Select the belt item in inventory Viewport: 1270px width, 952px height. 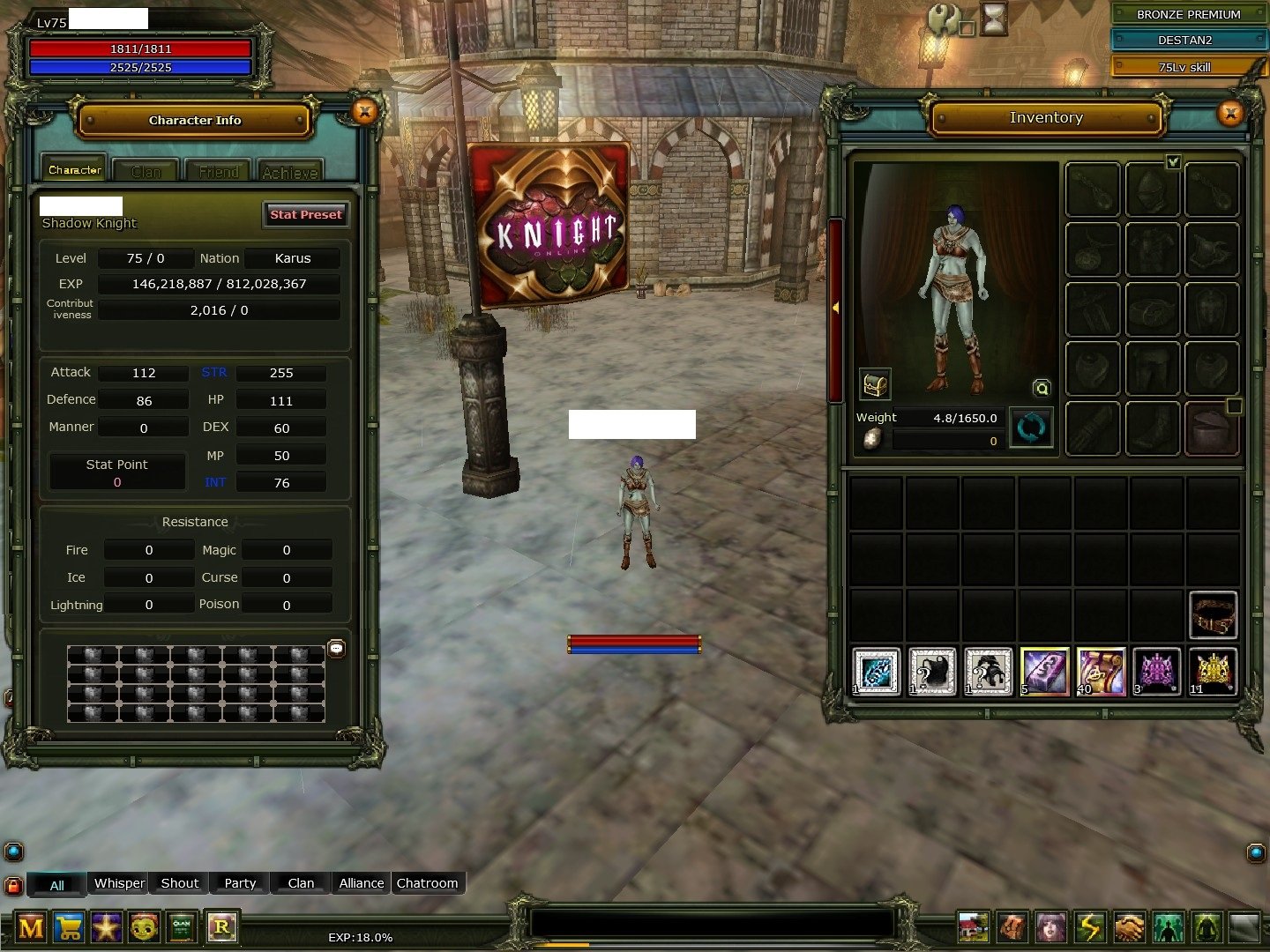pos(1213,614)
